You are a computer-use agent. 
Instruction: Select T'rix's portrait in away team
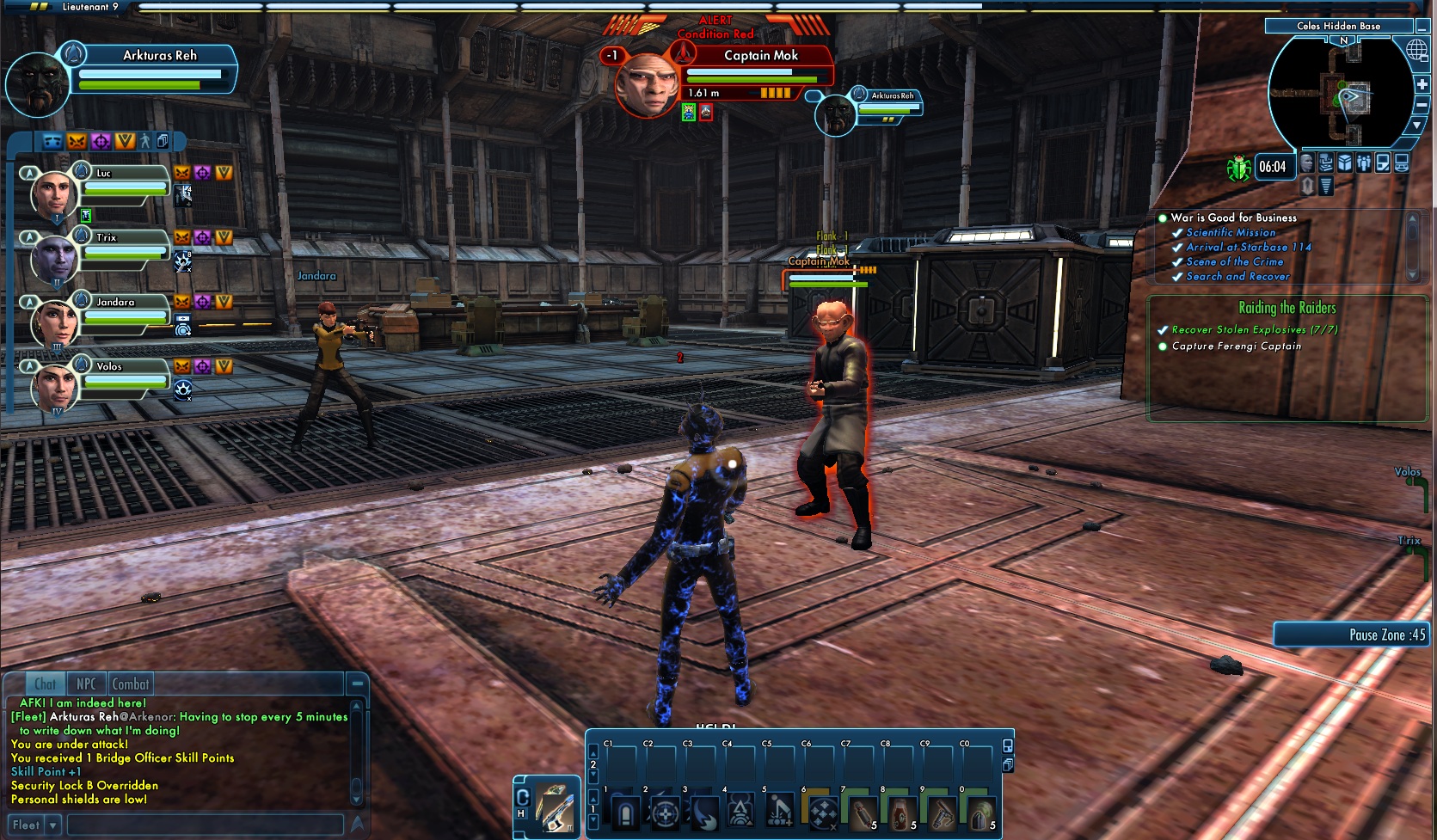[53, 258]
